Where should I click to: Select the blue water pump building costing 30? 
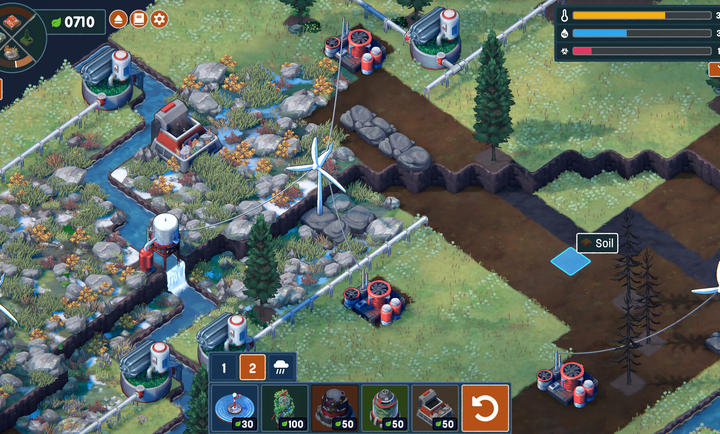[235, 409]
